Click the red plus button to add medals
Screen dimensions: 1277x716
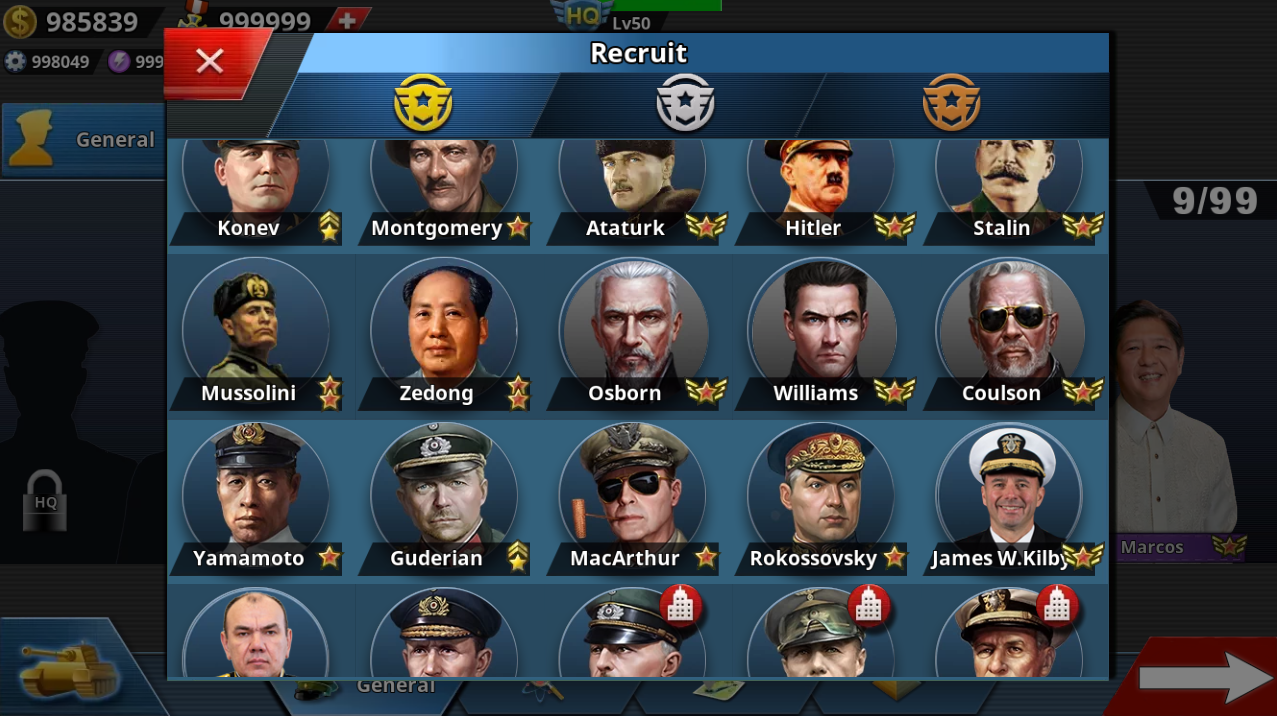coord(347,20)
